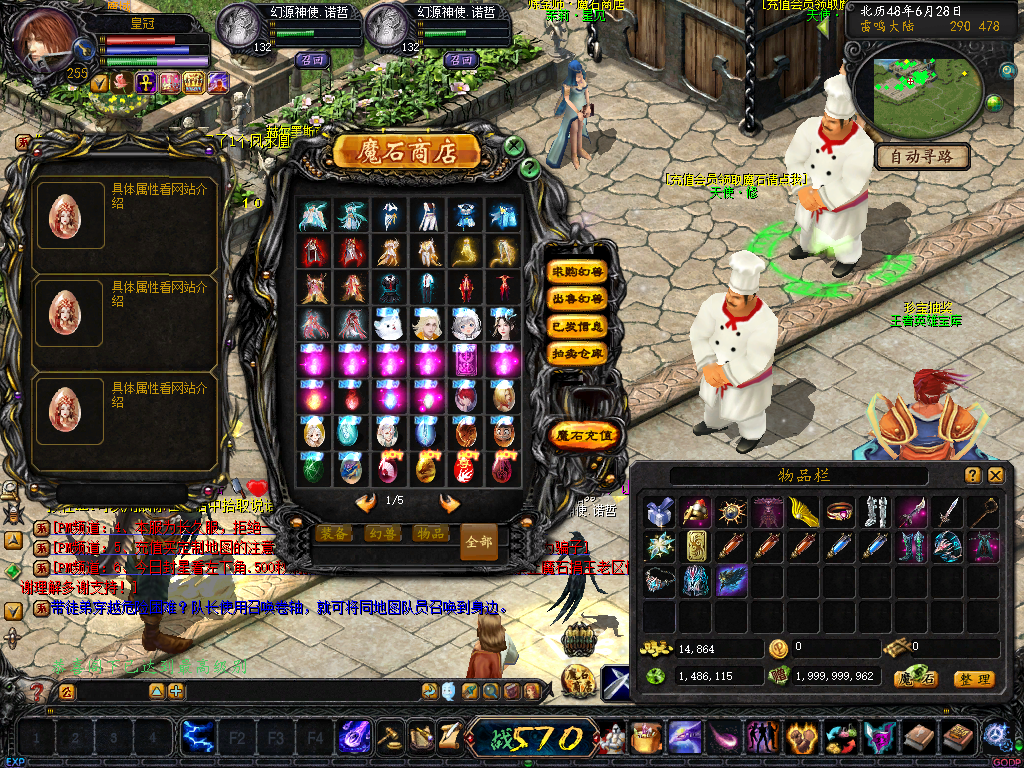Close the 物品栏 inventory window
The height and width of the screenshot is (768, 1024).
995,476
